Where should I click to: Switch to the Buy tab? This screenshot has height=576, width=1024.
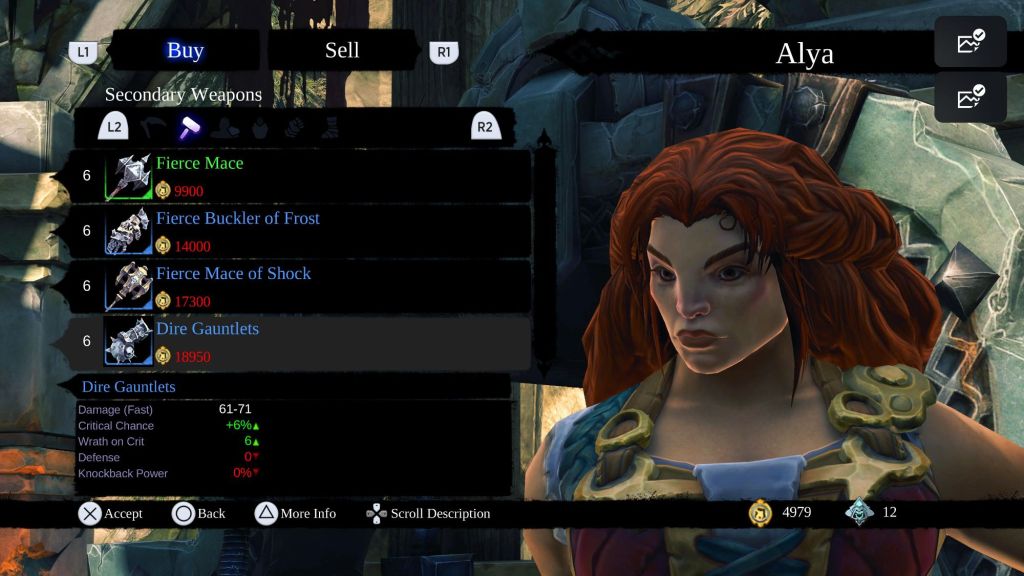185,51
